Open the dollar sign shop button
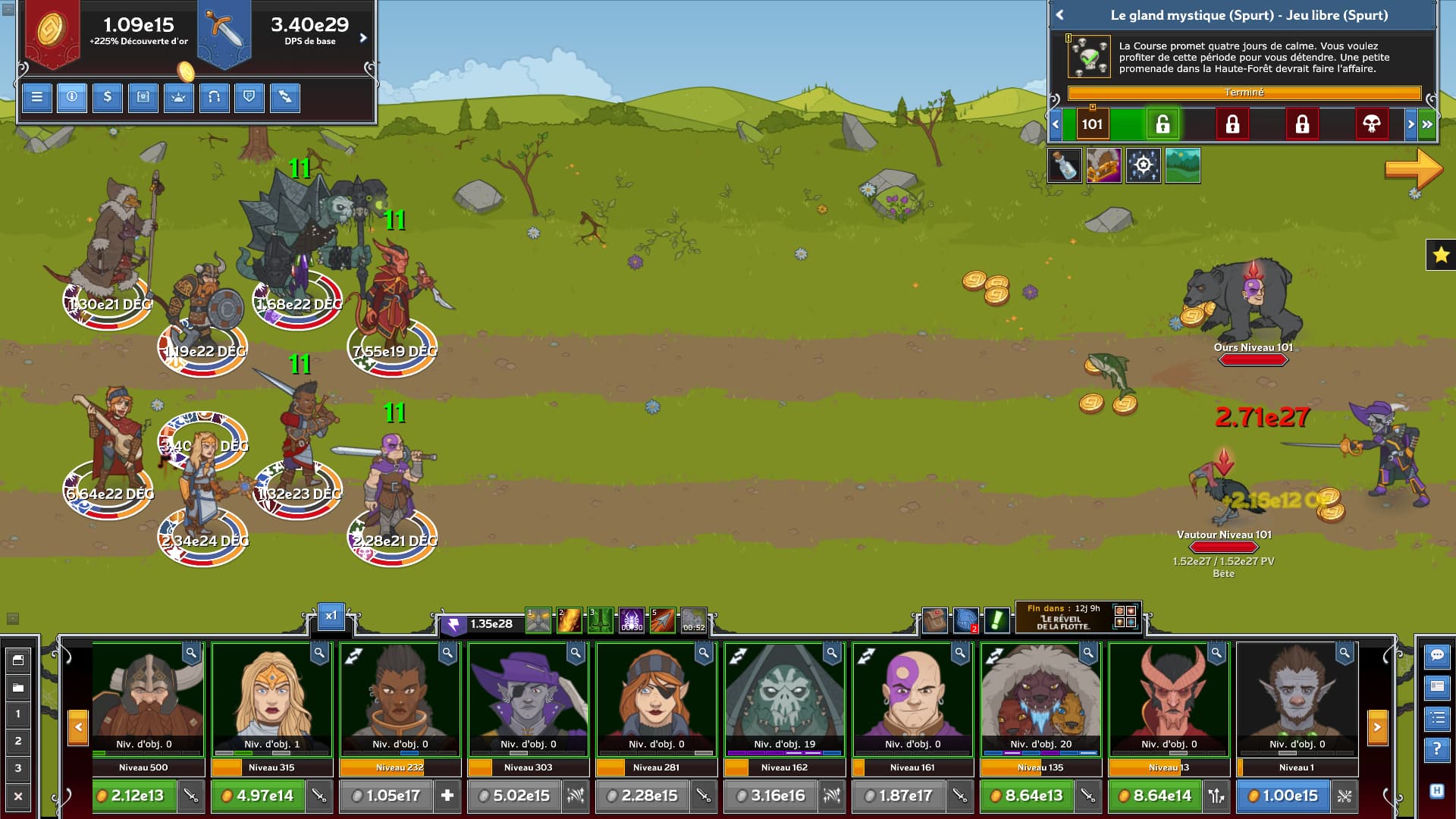Image resolution: width=1456 pixels, height=819 pixels. click(108, 97)
